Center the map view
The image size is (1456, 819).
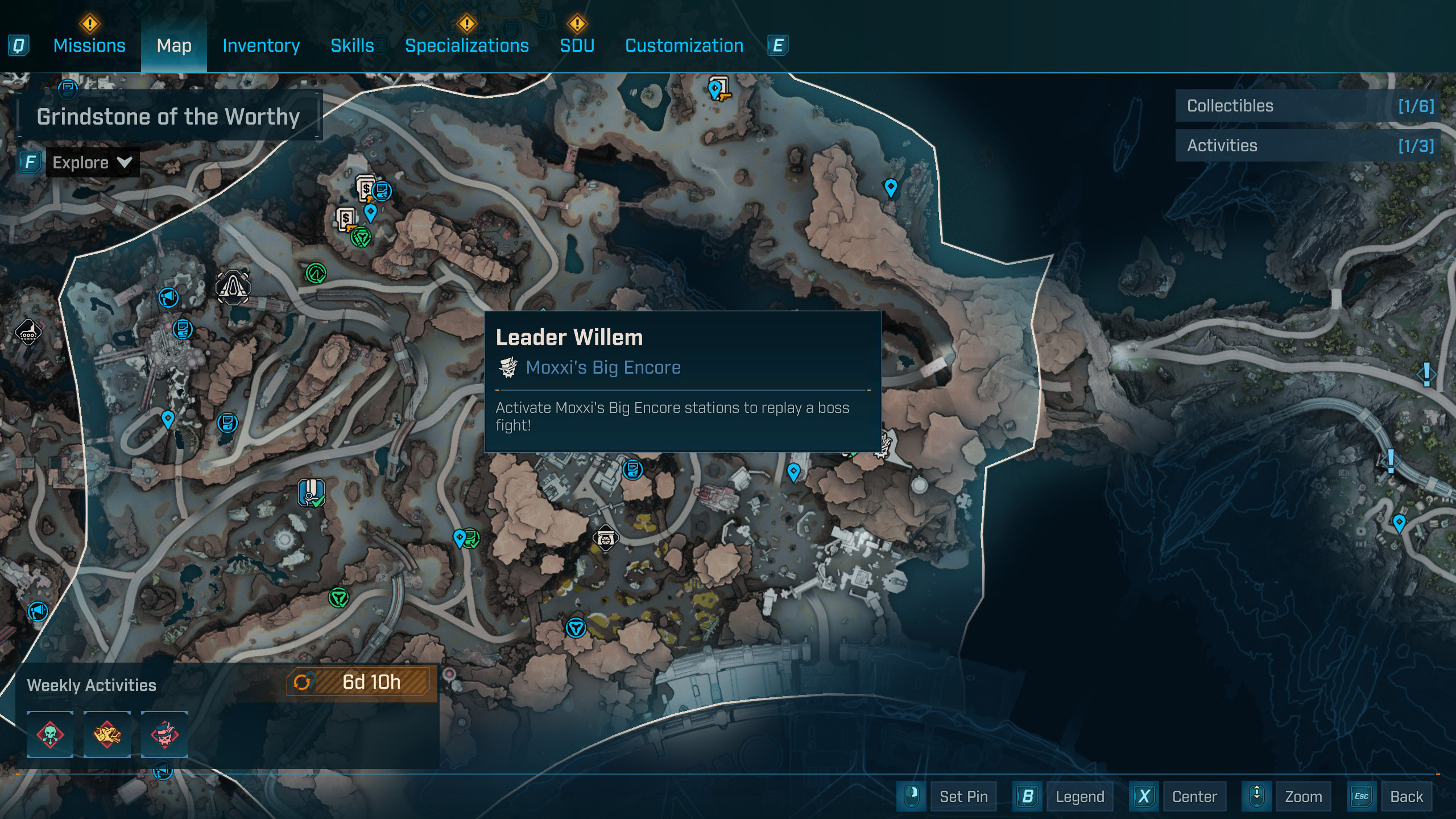tap(1194, 797)
